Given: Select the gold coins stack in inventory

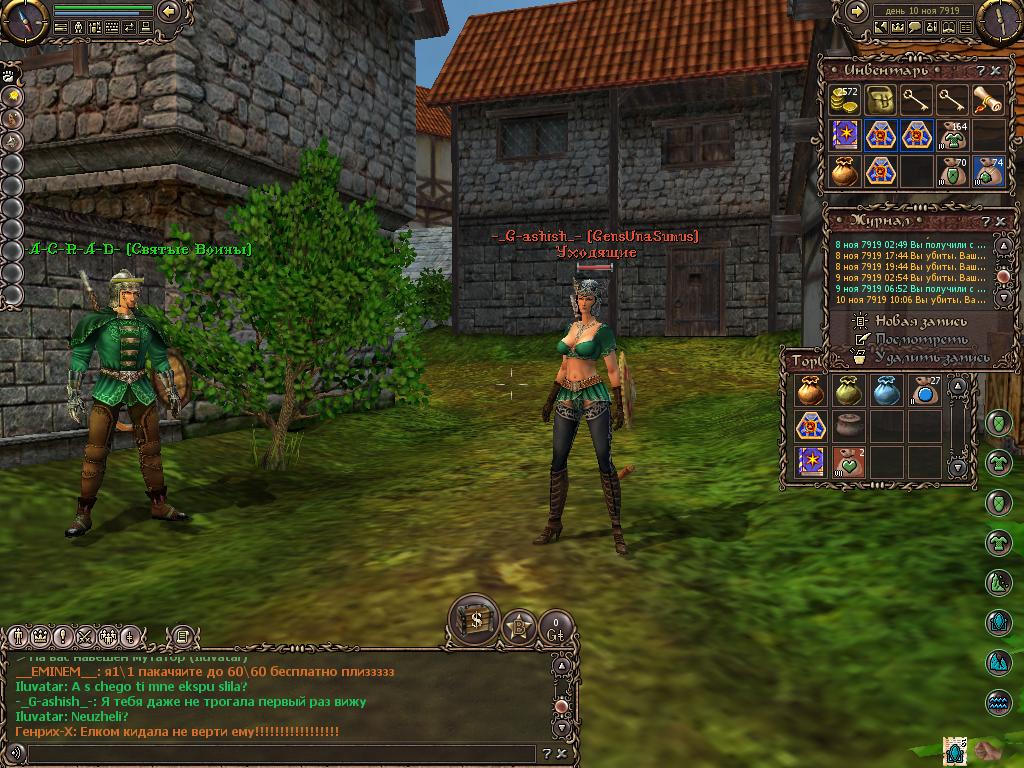Looking at the screenshot, I should tap(845, 100).
